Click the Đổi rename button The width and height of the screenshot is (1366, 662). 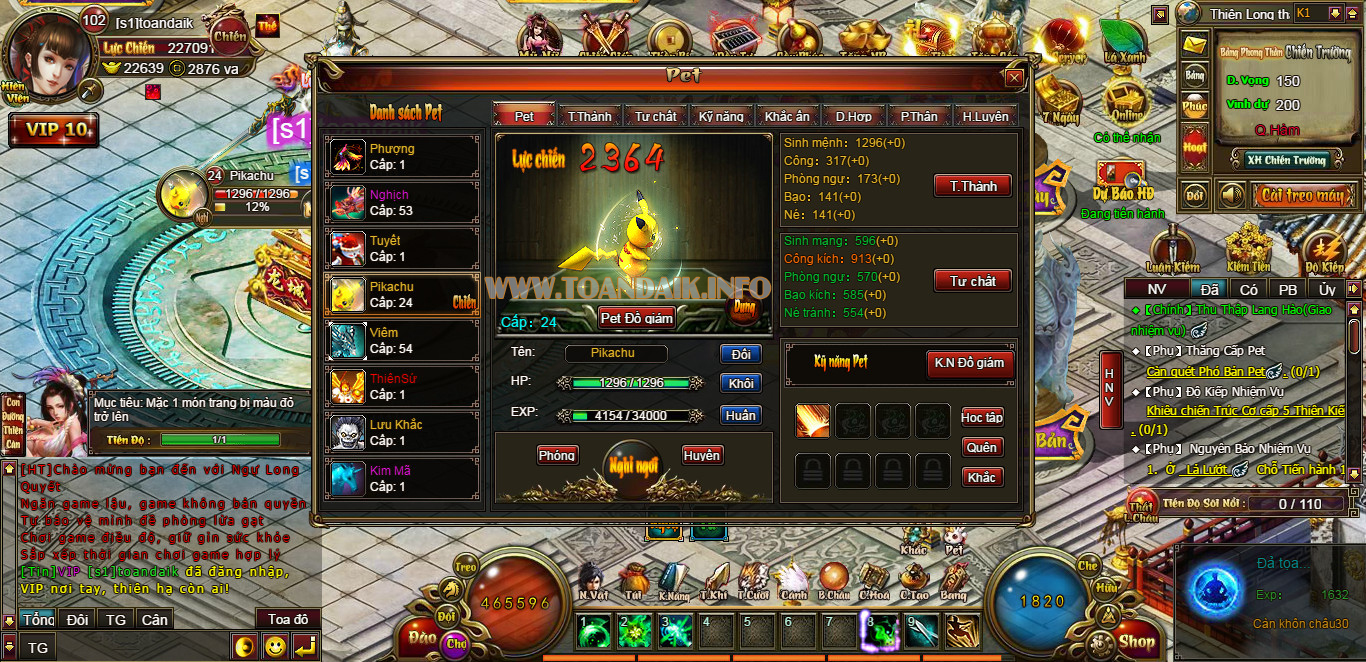(740, 354)
